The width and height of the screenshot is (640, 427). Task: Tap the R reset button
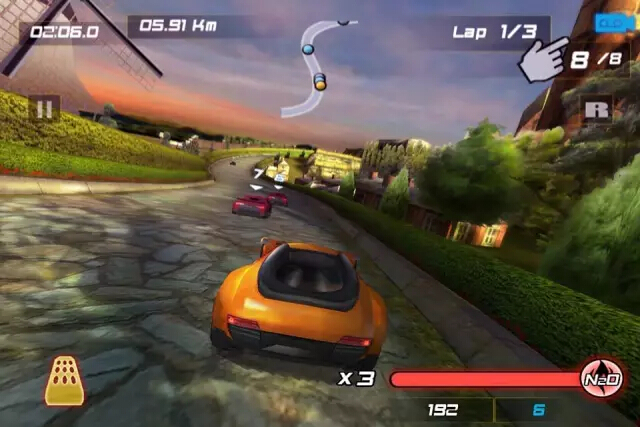598,108
